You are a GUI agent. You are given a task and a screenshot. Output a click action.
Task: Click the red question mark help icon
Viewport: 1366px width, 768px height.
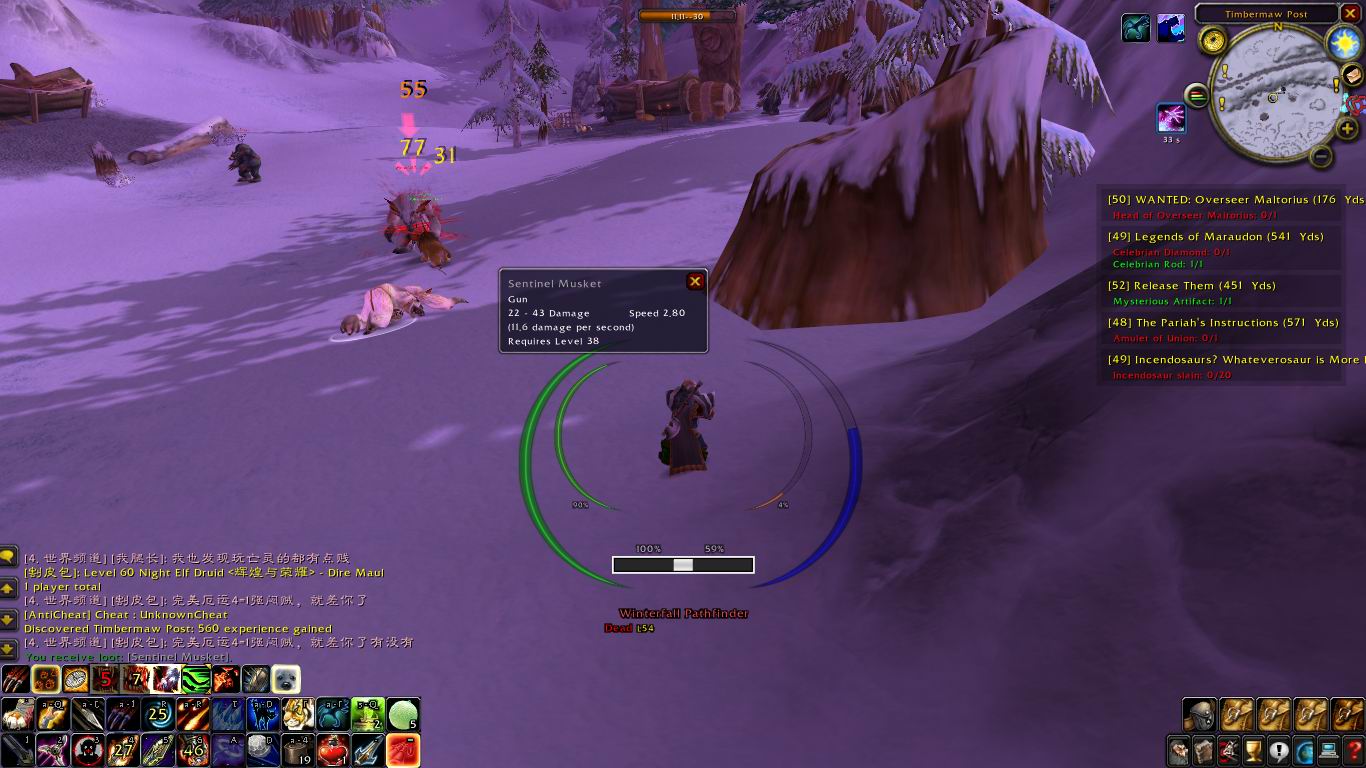pos(1354,750)
